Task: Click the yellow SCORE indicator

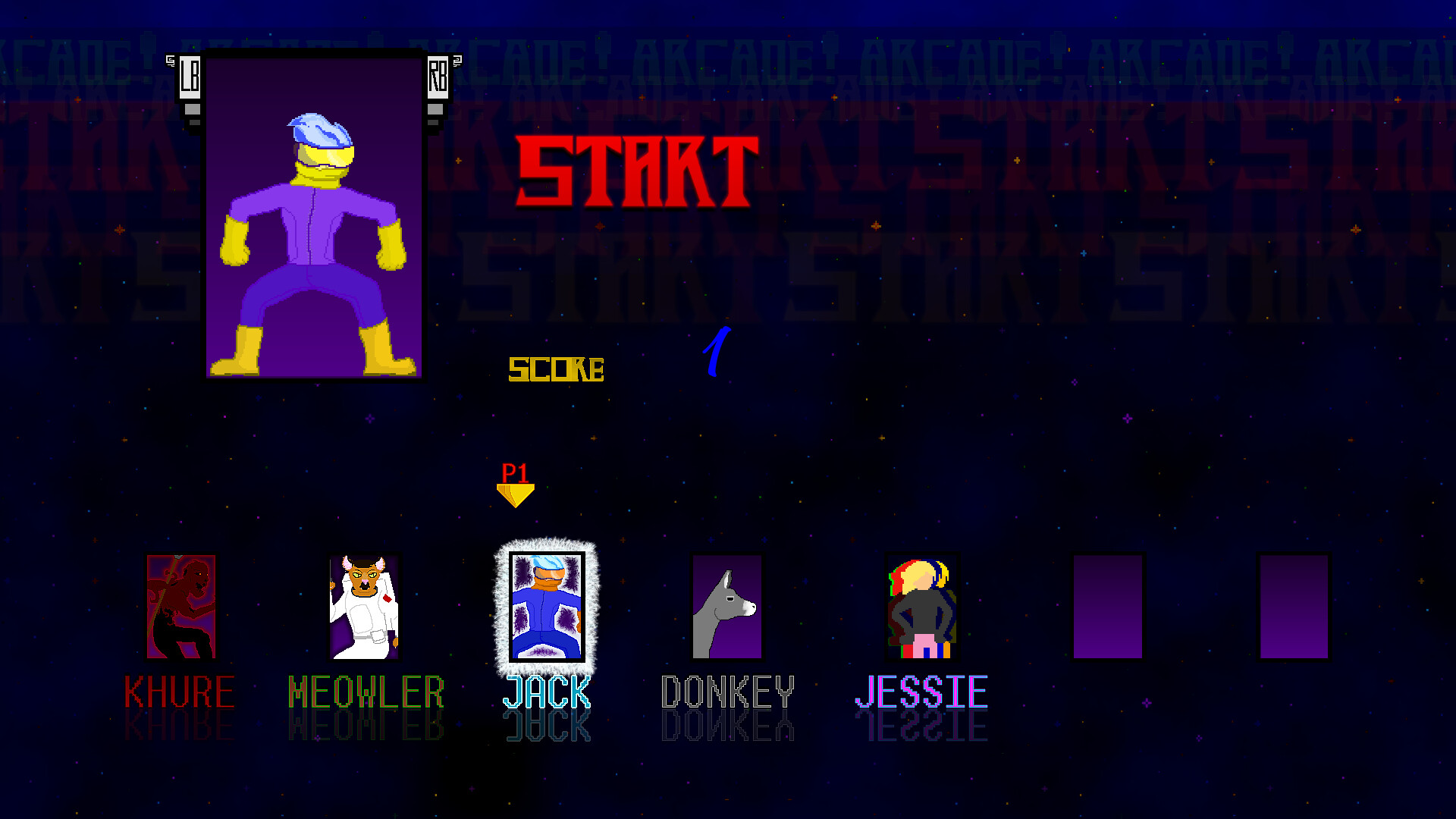Action: tap(557, 369)
